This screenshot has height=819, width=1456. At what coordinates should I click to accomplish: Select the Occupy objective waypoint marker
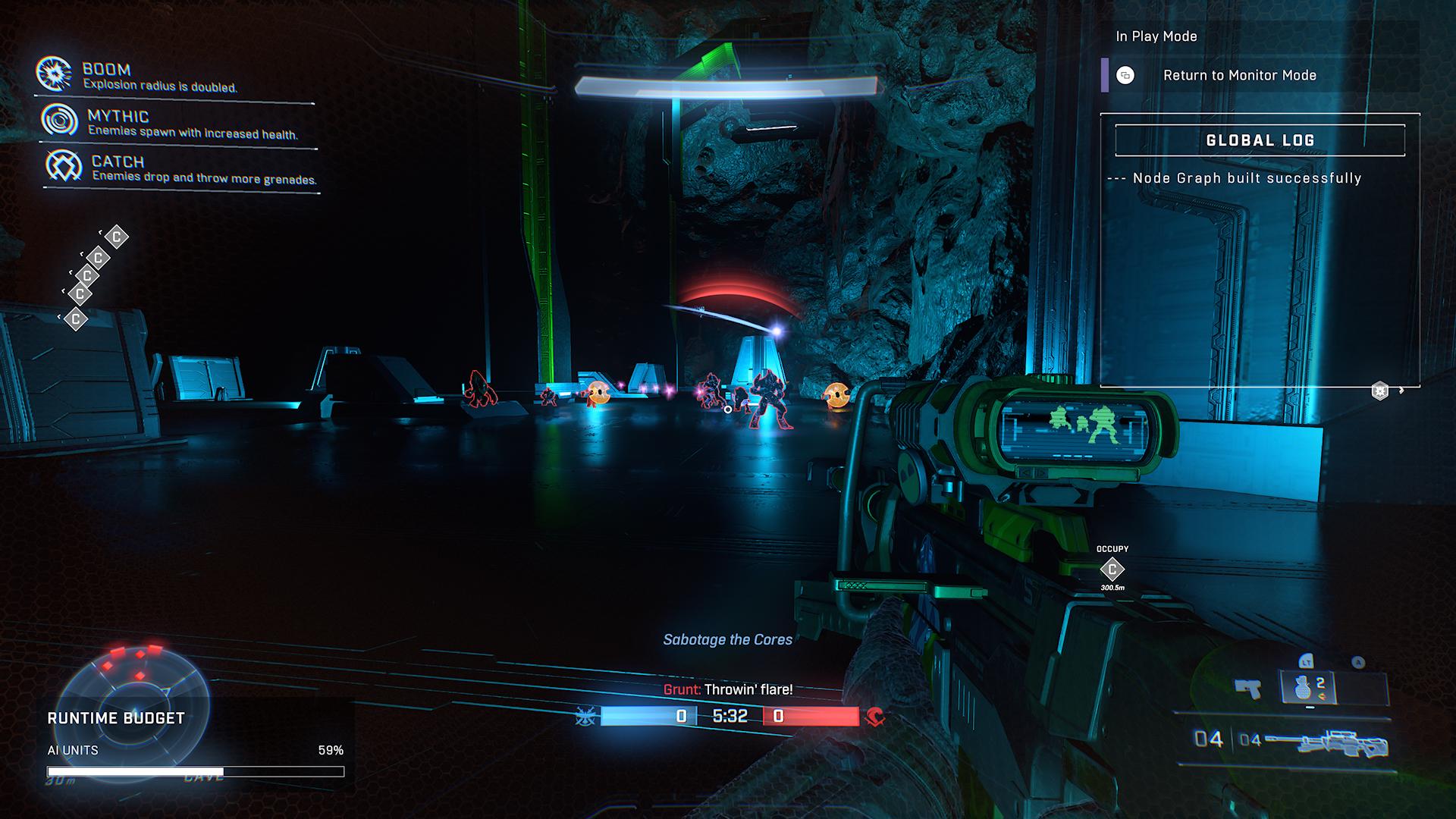point(1112,569)
